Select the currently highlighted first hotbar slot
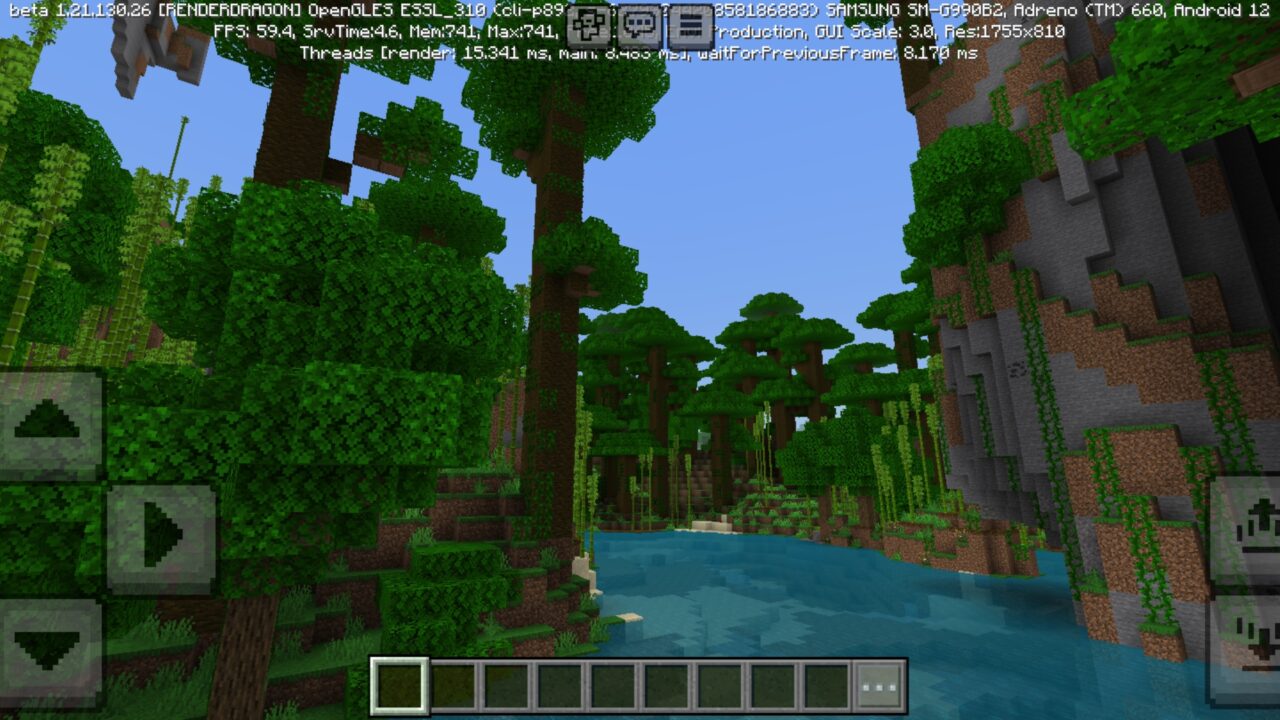Image resolution: width=1280 pixels, height=720 pixels. tap(399, 685)
